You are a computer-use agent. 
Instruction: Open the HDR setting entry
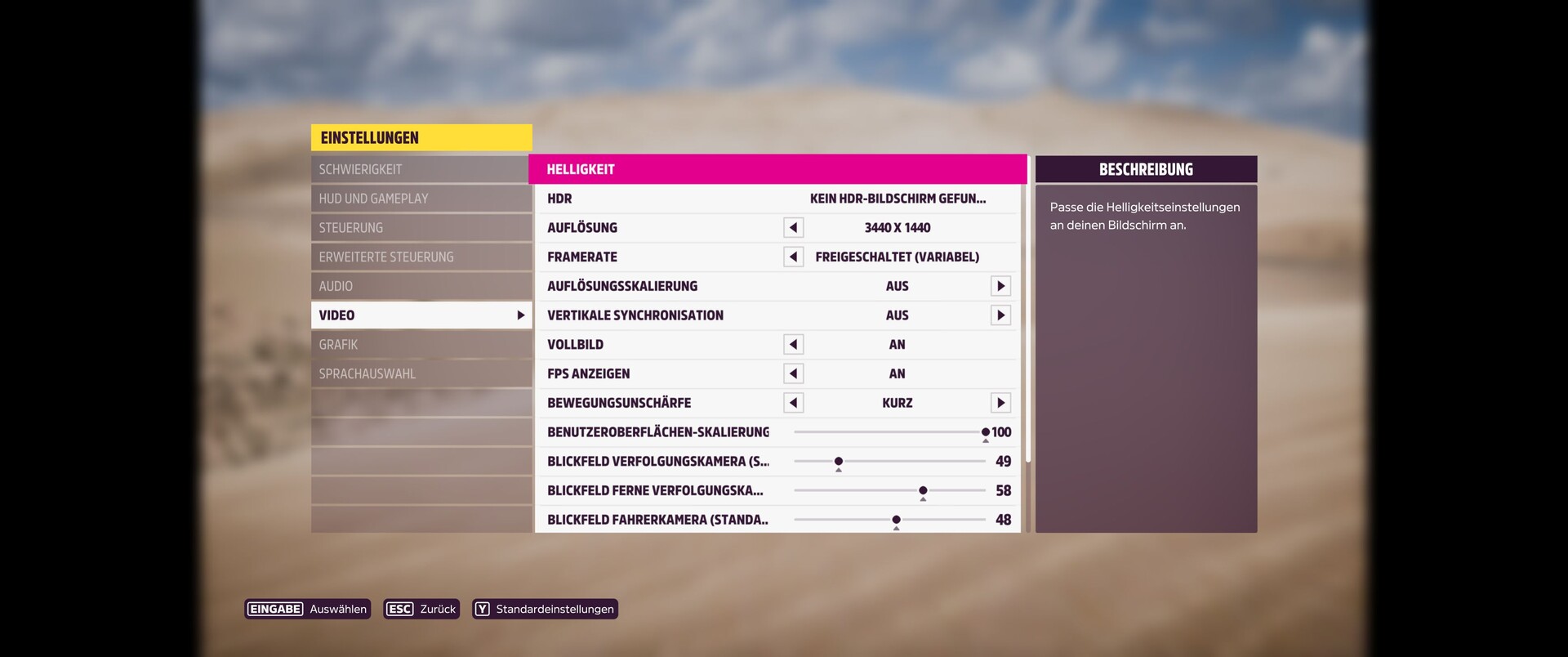point(776,199)
